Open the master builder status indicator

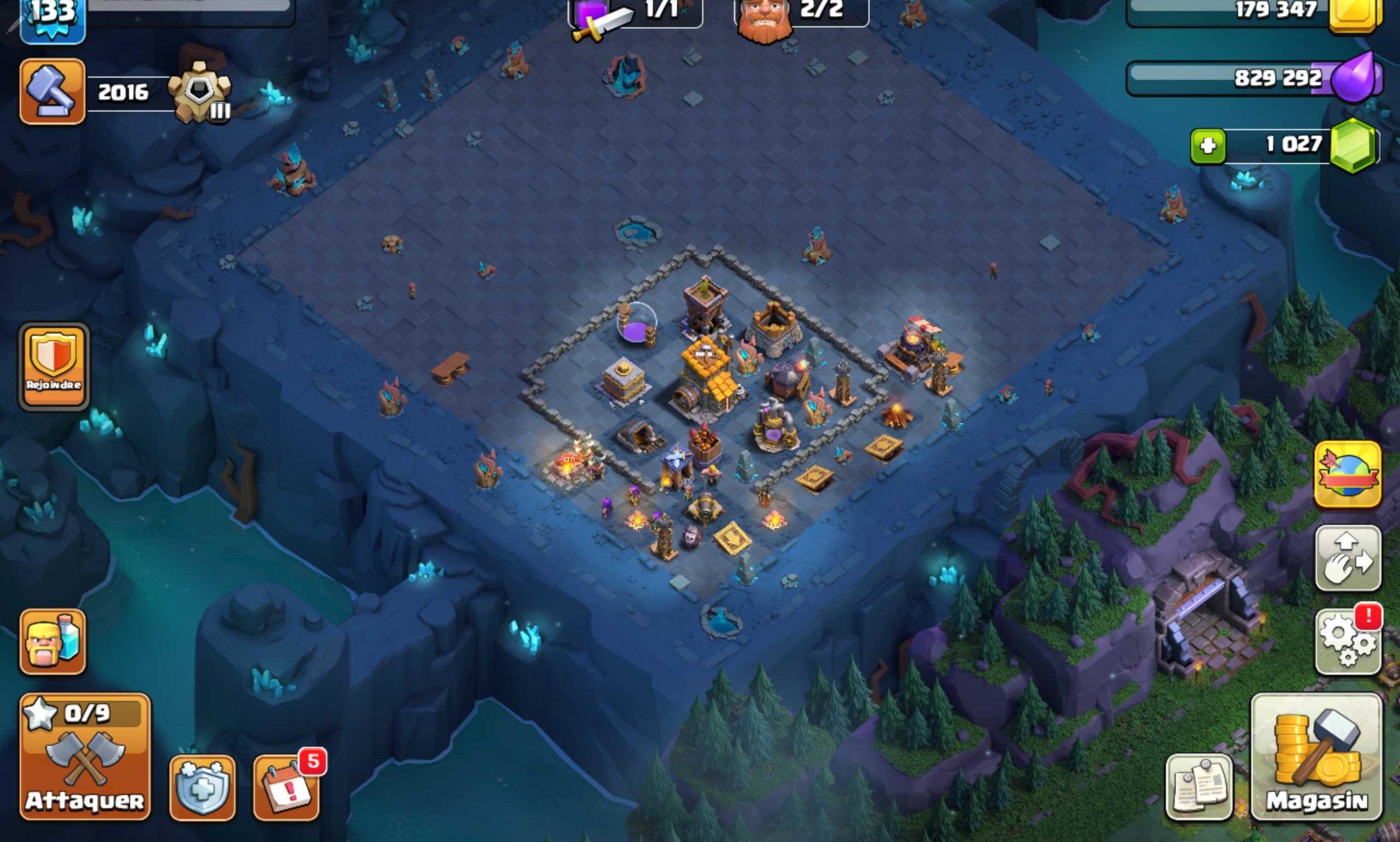tap(800, 14)
